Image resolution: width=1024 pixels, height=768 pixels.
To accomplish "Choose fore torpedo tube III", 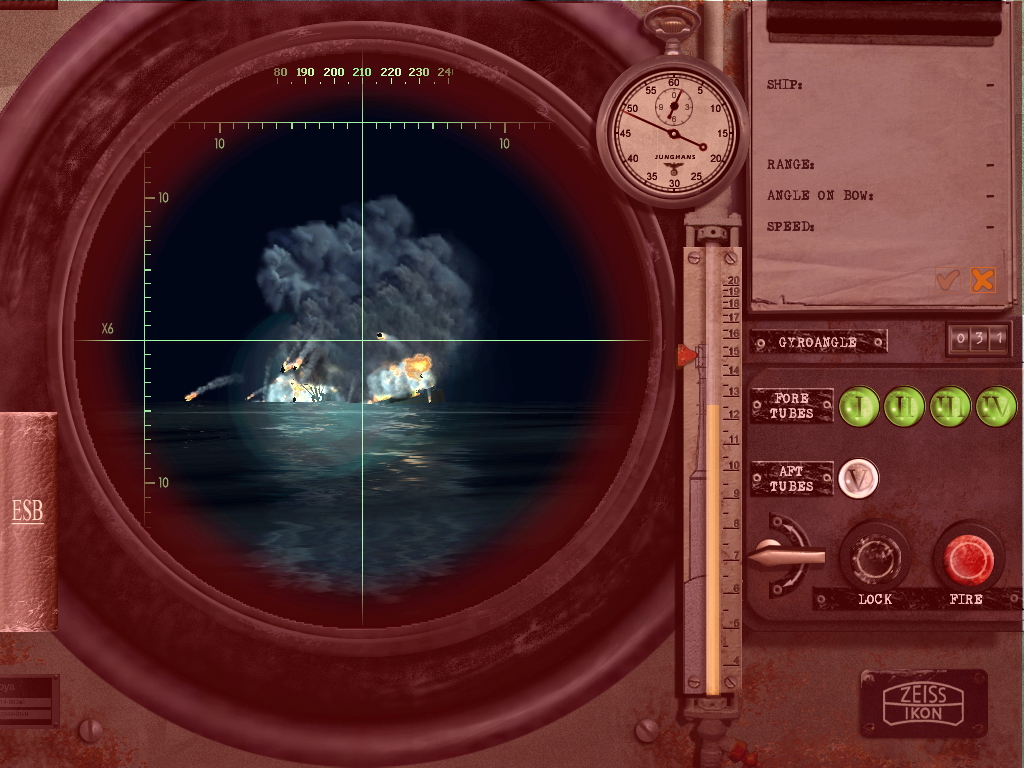I will click(x=950, y=407).
